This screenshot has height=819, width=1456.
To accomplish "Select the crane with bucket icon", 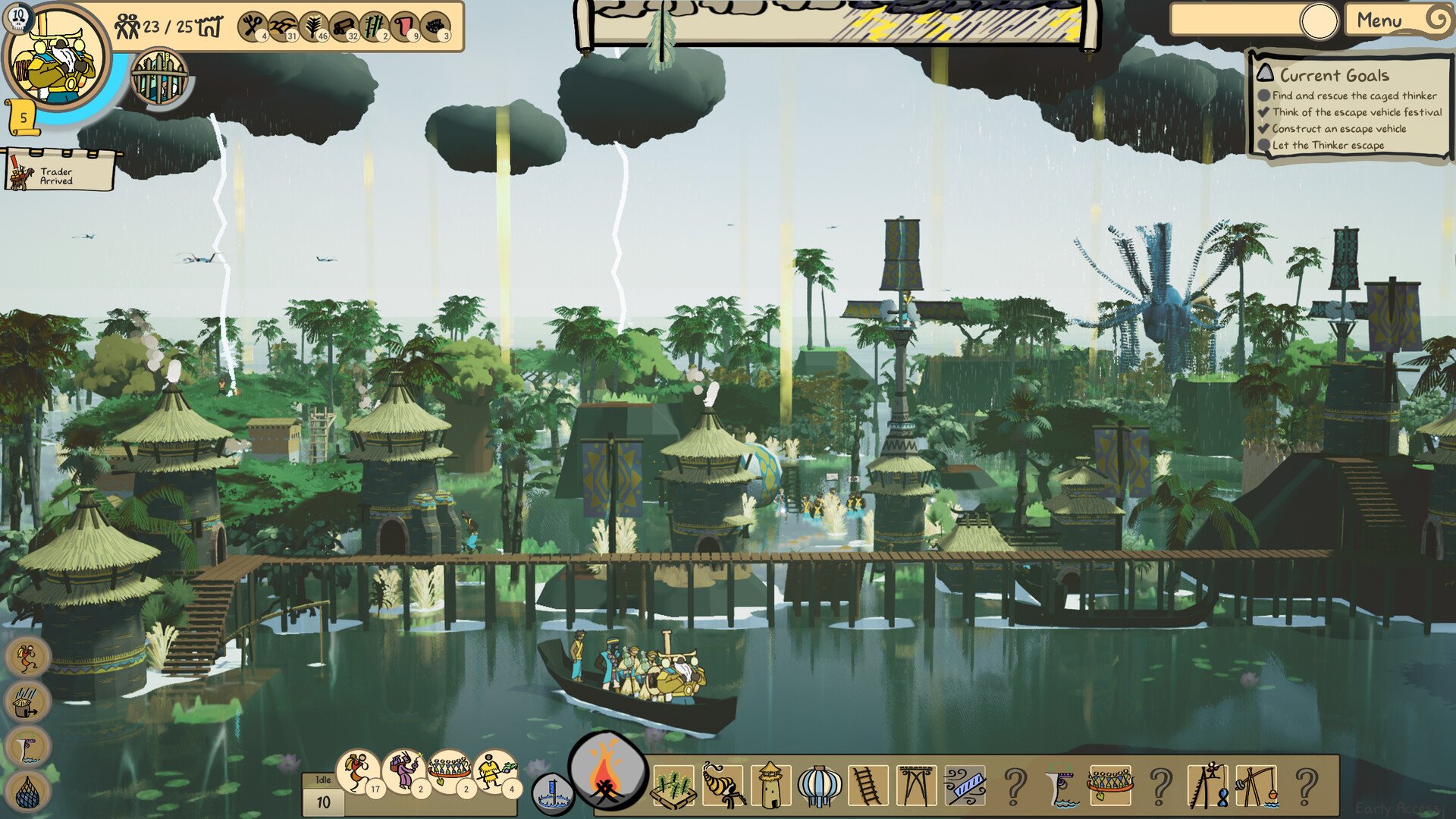I will point(1256,786).
